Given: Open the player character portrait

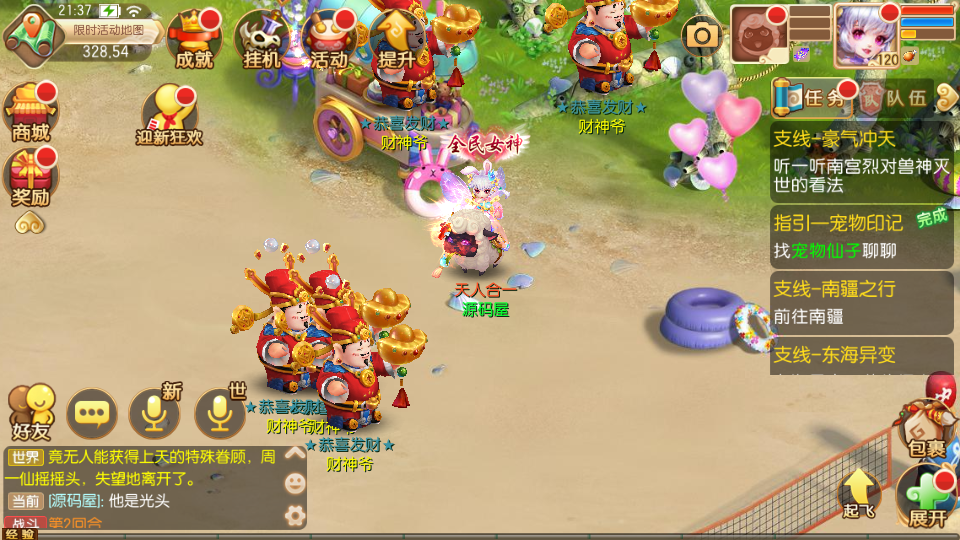Looking at the screenshot, I should 866,31.
